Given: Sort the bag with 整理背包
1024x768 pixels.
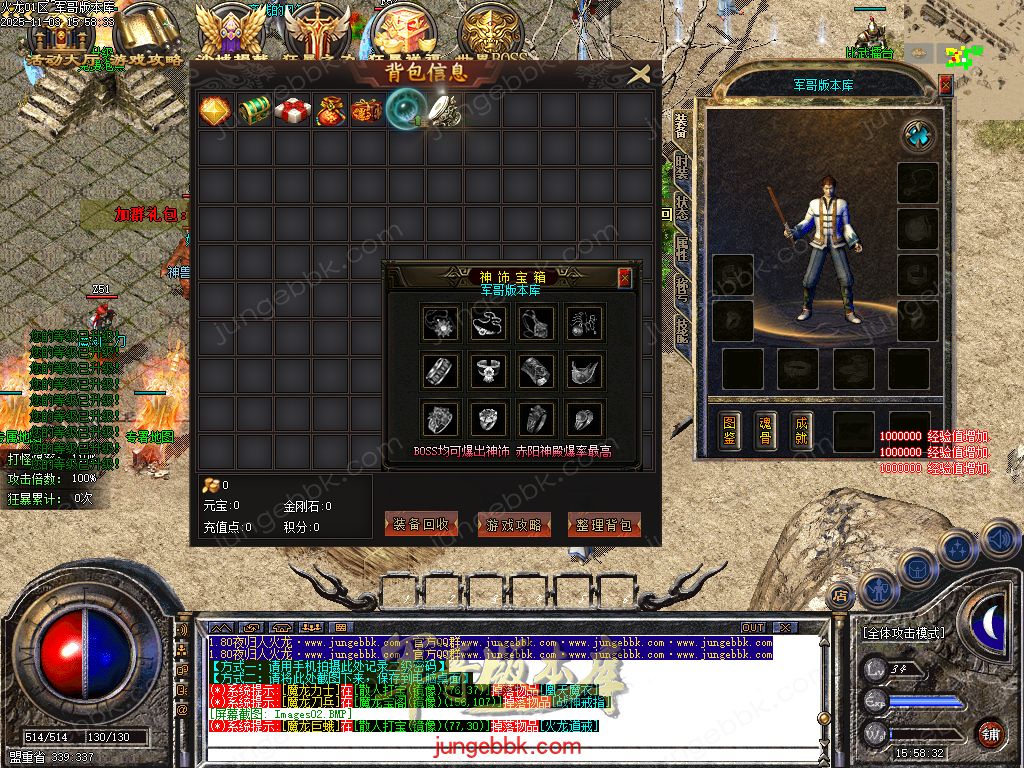Looking at the screenshot, I should tap(604, 524).
